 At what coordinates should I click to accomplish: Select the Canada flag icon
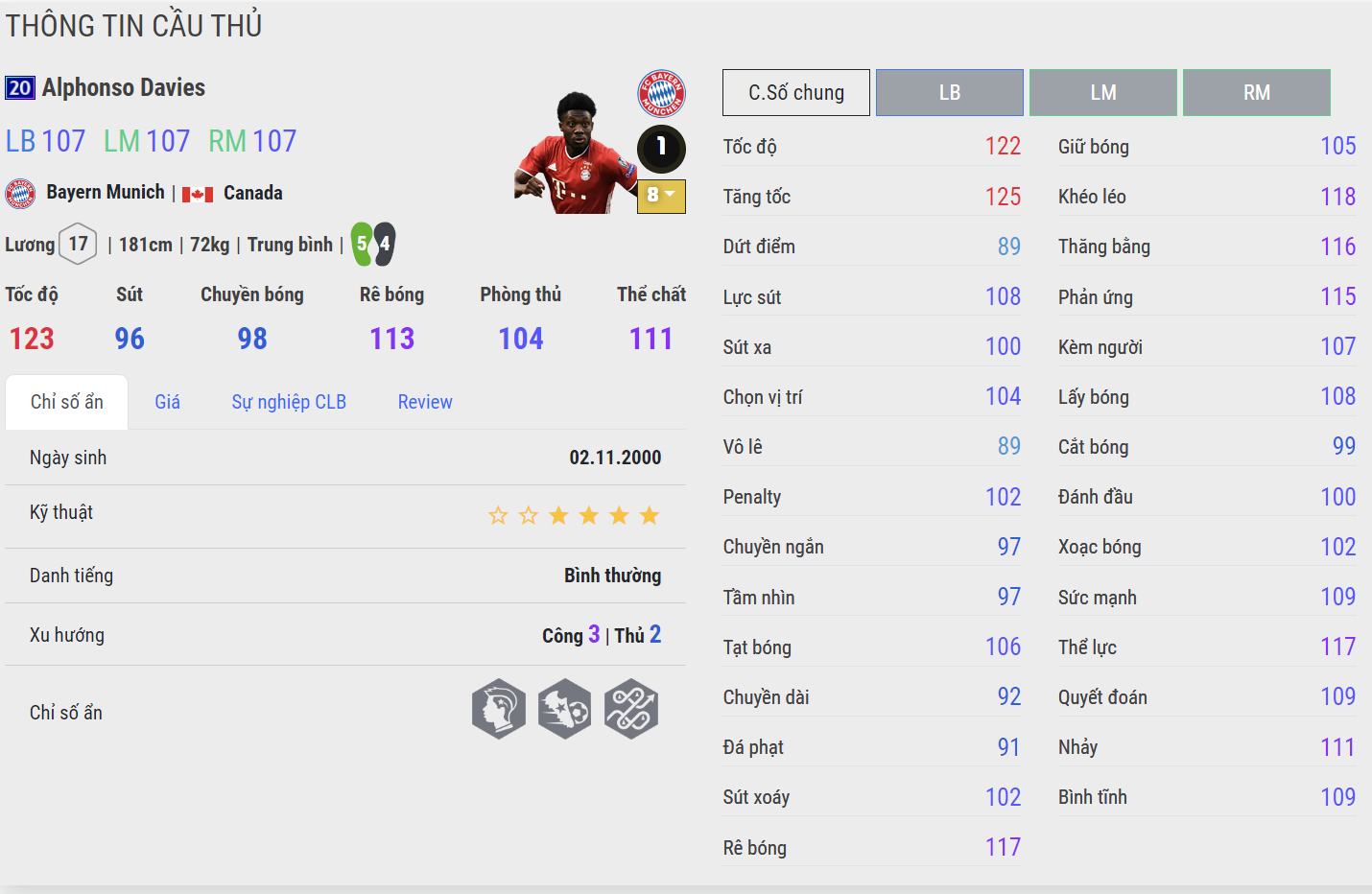(x=195, y=193)
